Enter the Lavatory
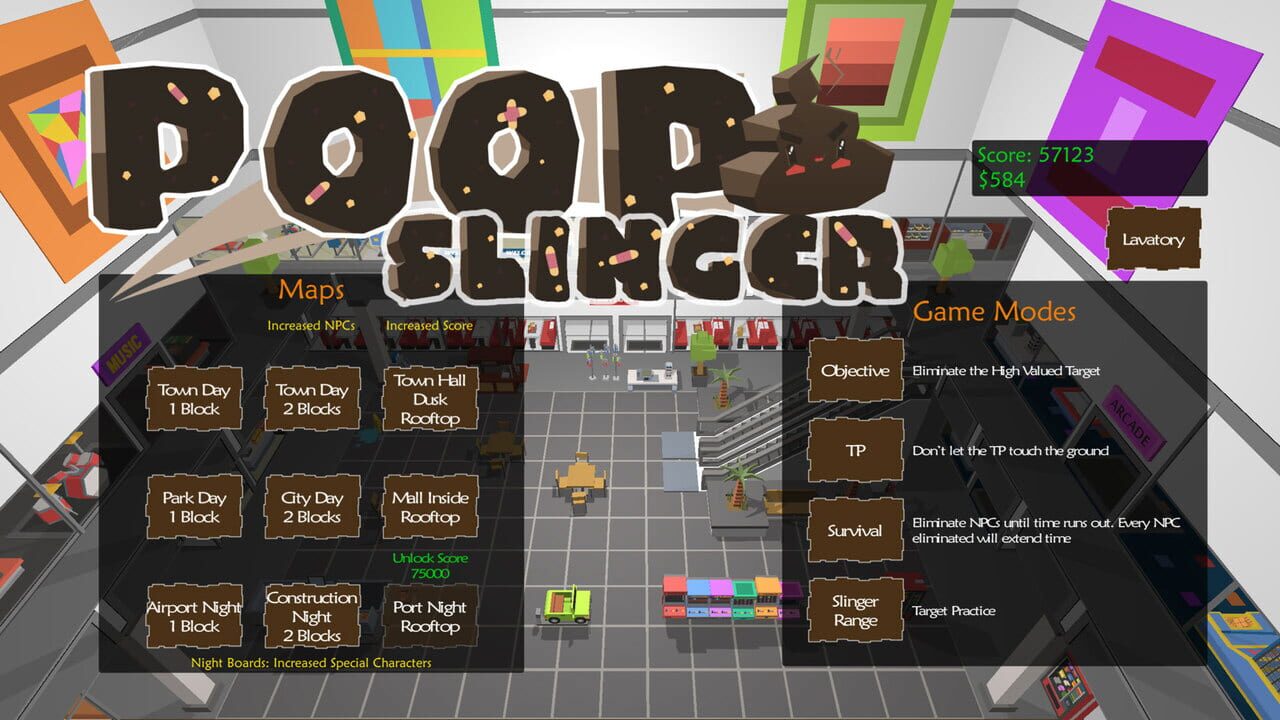This screenshot has width=1280, height=720. [x=1152, y=240]
